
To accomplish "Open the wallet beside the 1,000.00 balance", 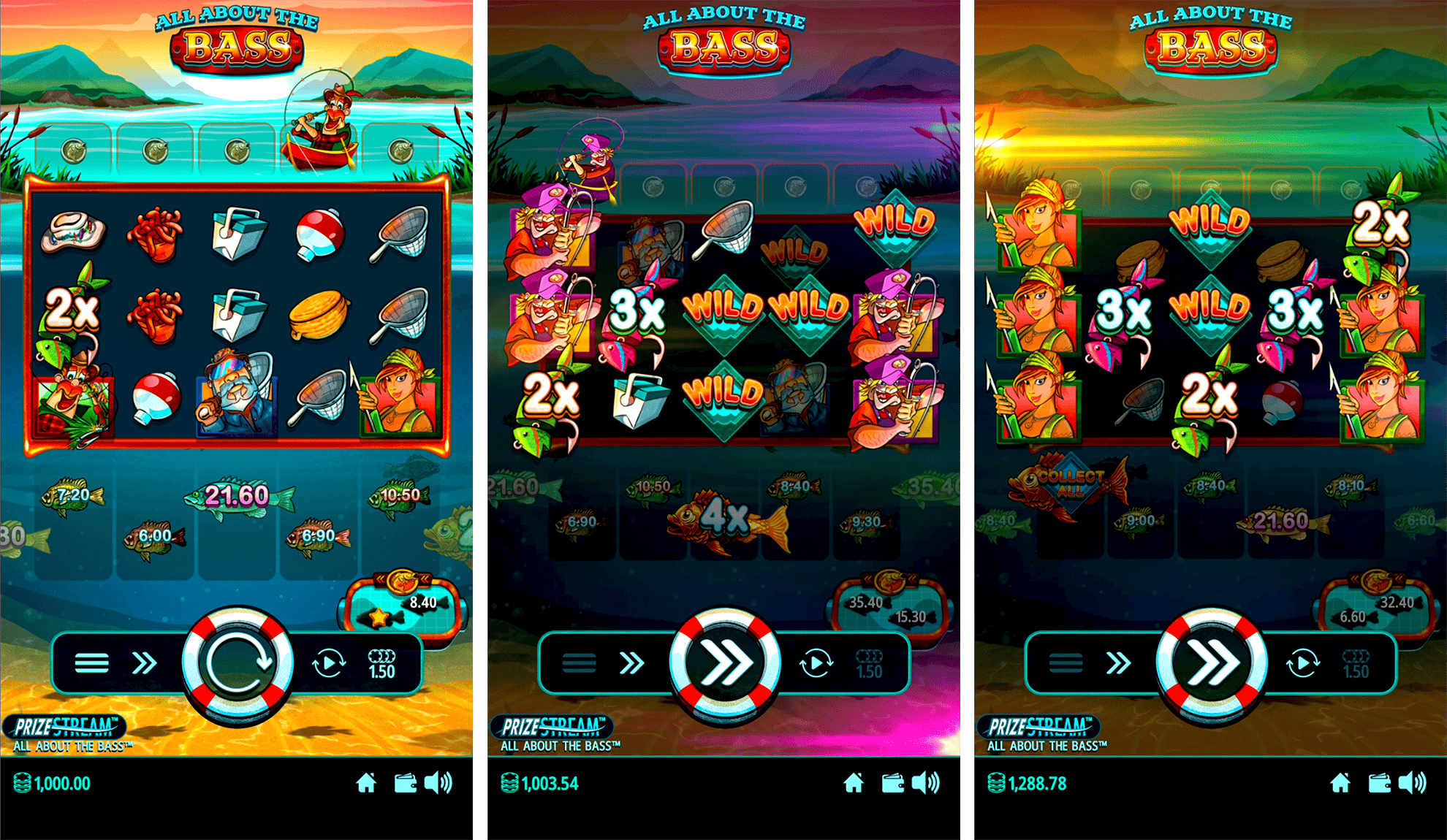I will (x=405, y=784).
